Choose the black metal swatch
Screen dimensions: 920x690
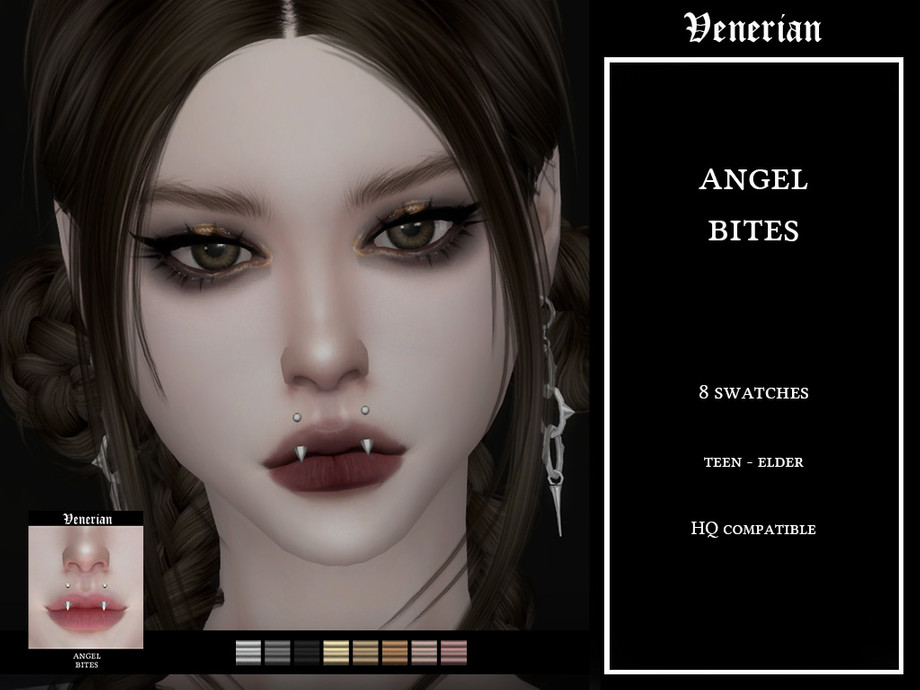point(306,653)
